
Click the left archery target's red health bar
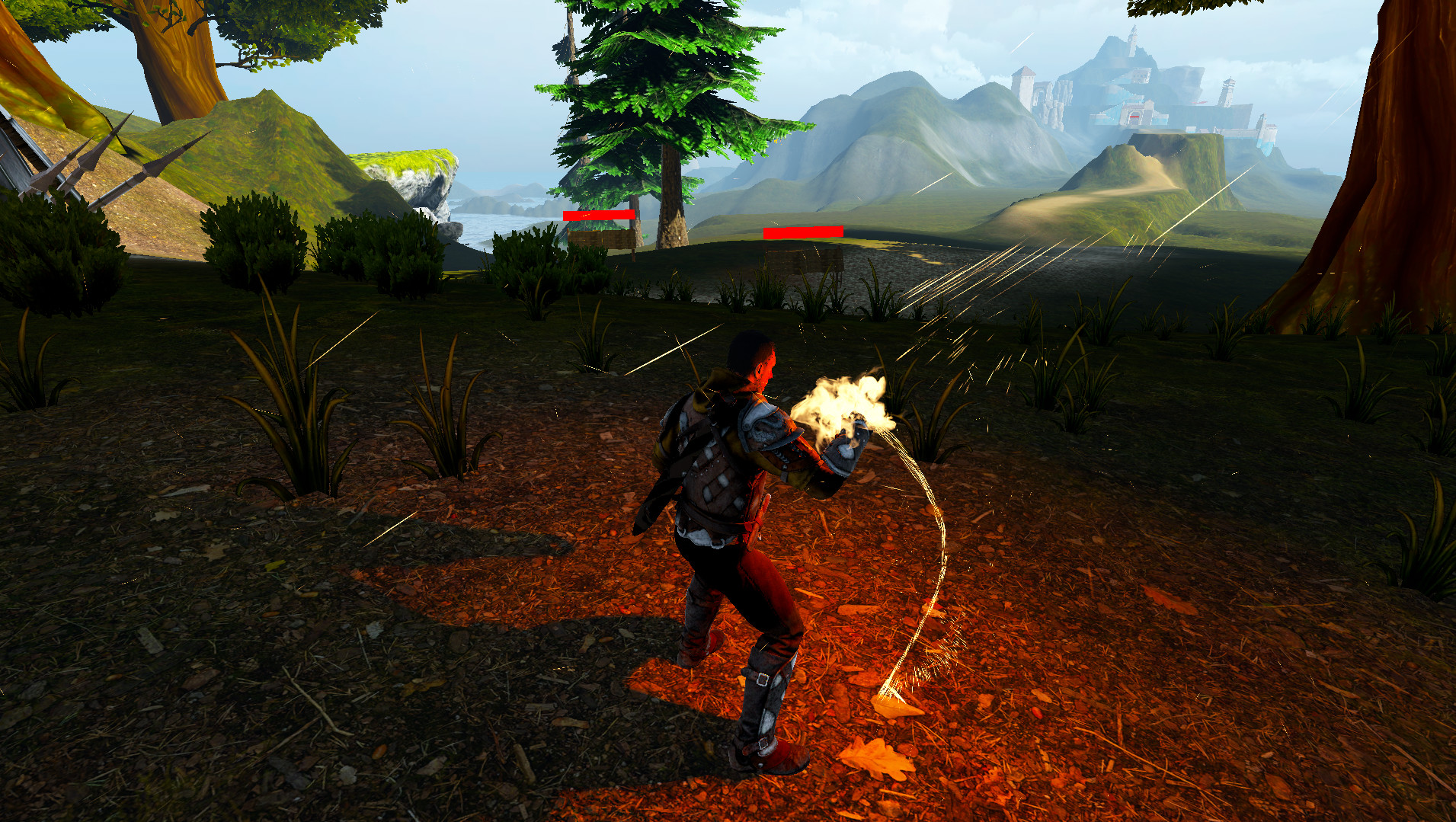click(600, 216)
